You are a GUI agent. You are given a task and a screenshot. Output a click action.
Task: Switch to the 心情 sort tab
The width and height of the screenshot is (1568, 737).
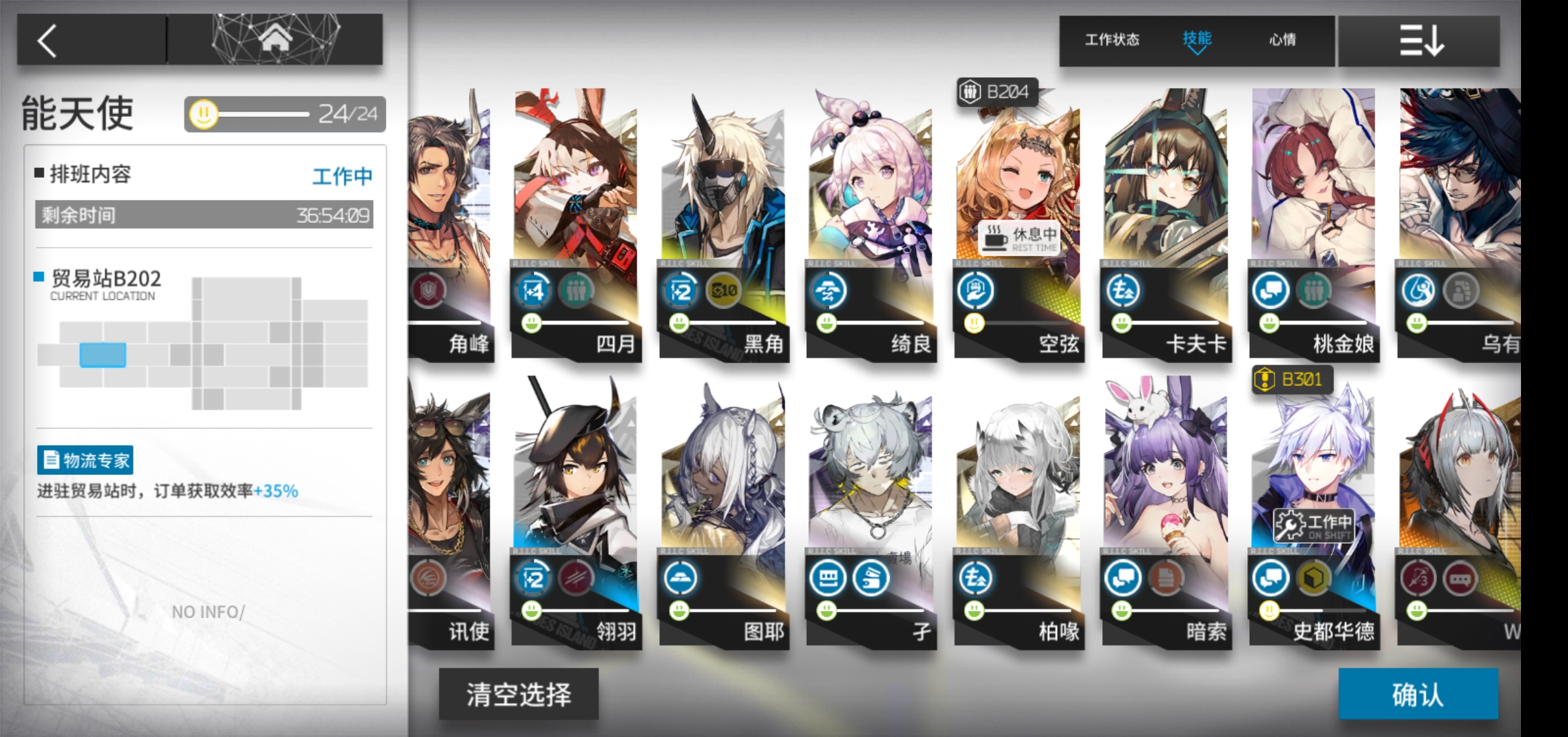coord(1282,40)
